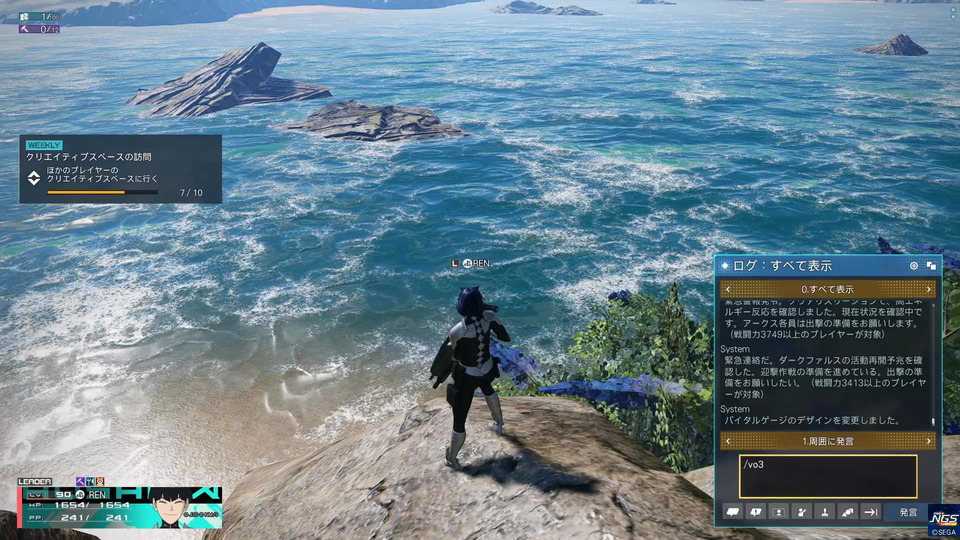Select the previous log filter tab arrow

727,289
